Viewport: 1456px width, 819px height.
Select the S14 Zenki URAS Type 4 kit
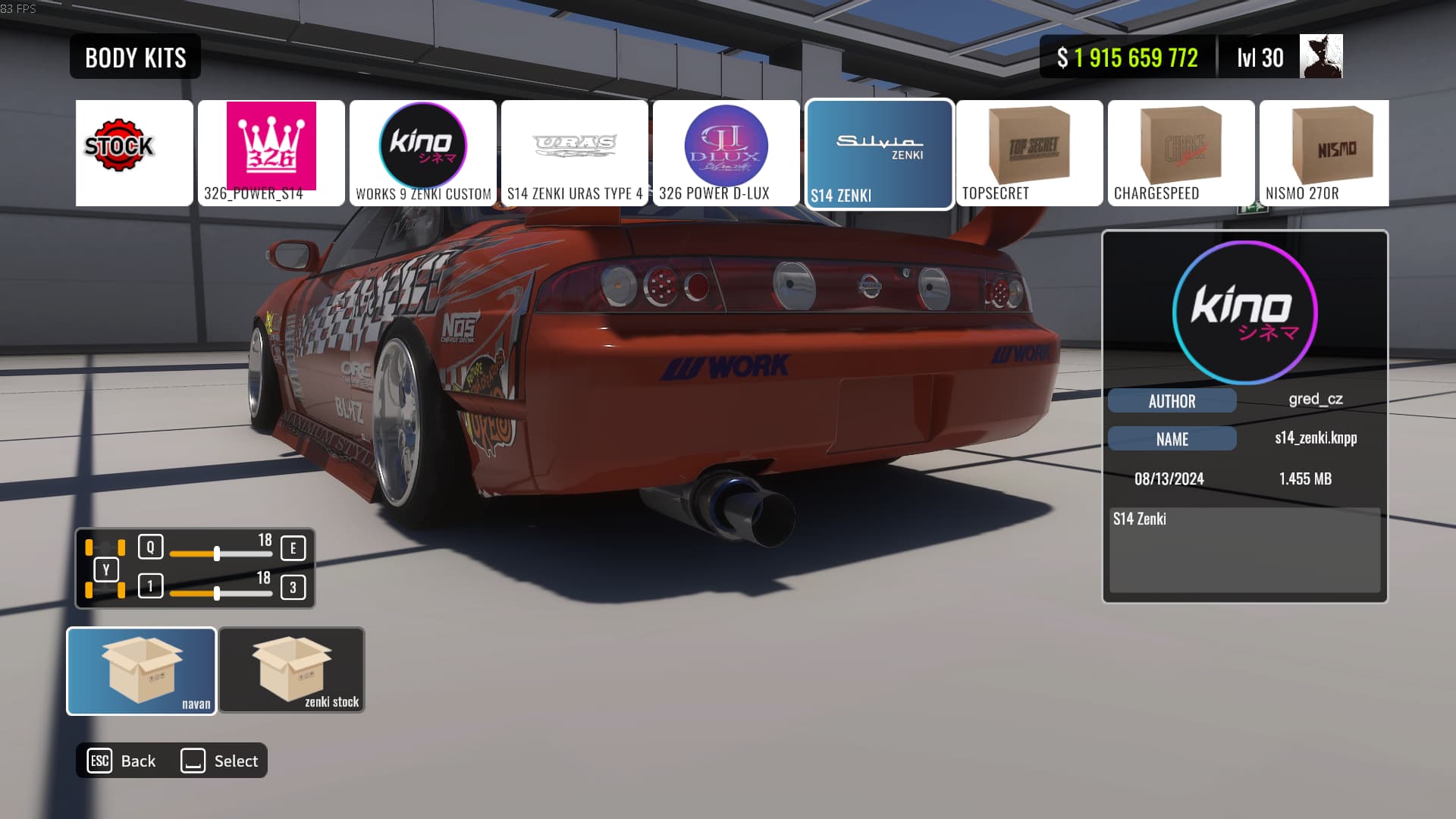(574, 152)
